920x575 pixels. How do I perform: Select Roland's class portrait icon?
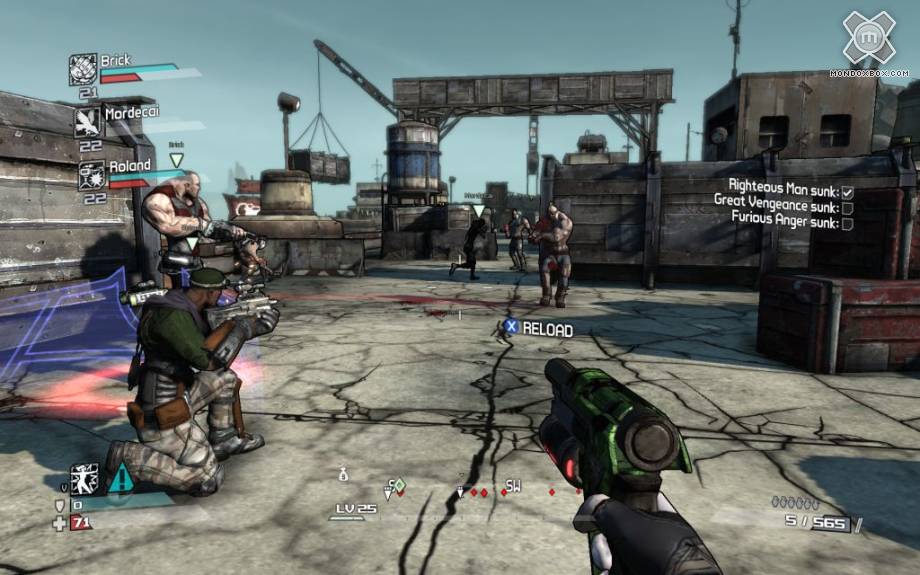tap(91, 174)
